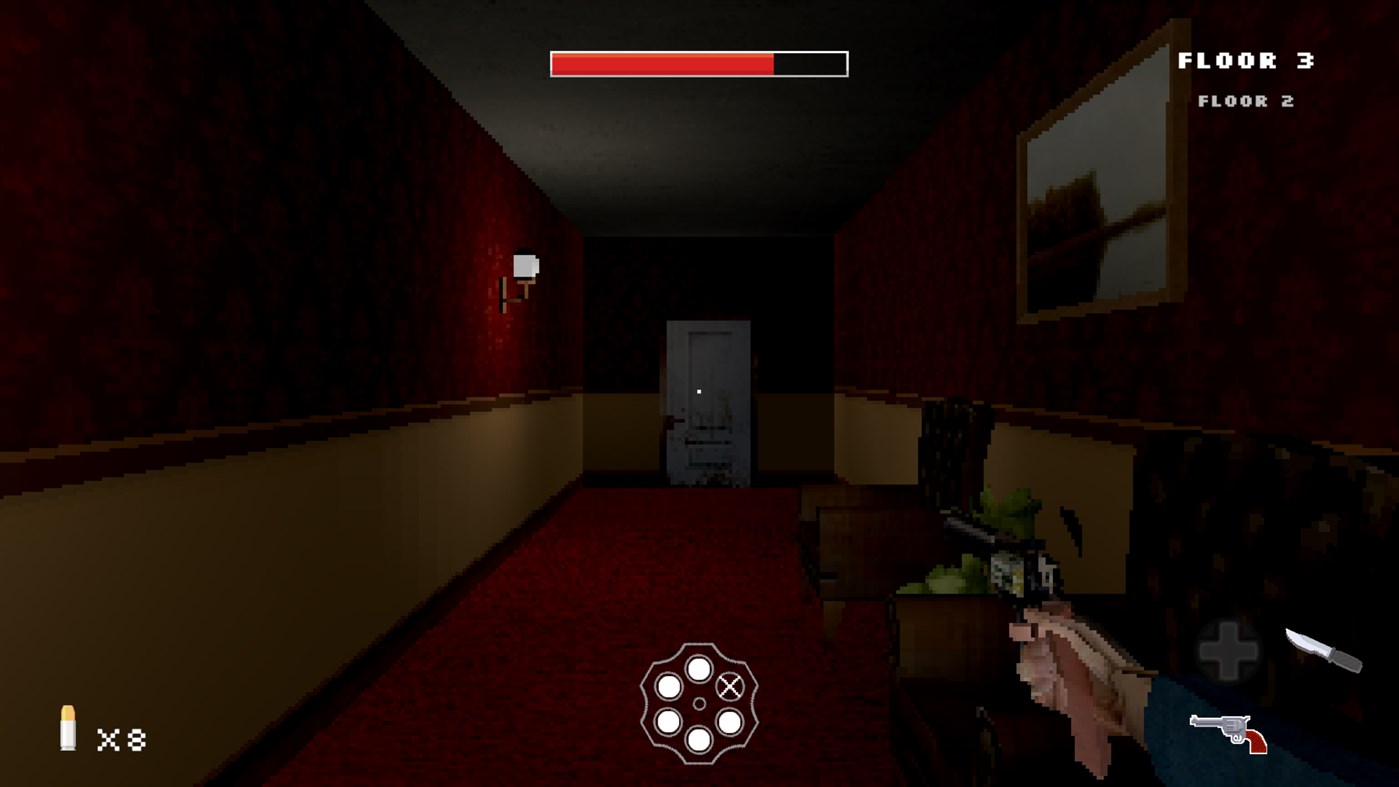Collapse the FLOOR 2 indicator
This screenshot has height=787, width=1399.
coord(1246,100)
